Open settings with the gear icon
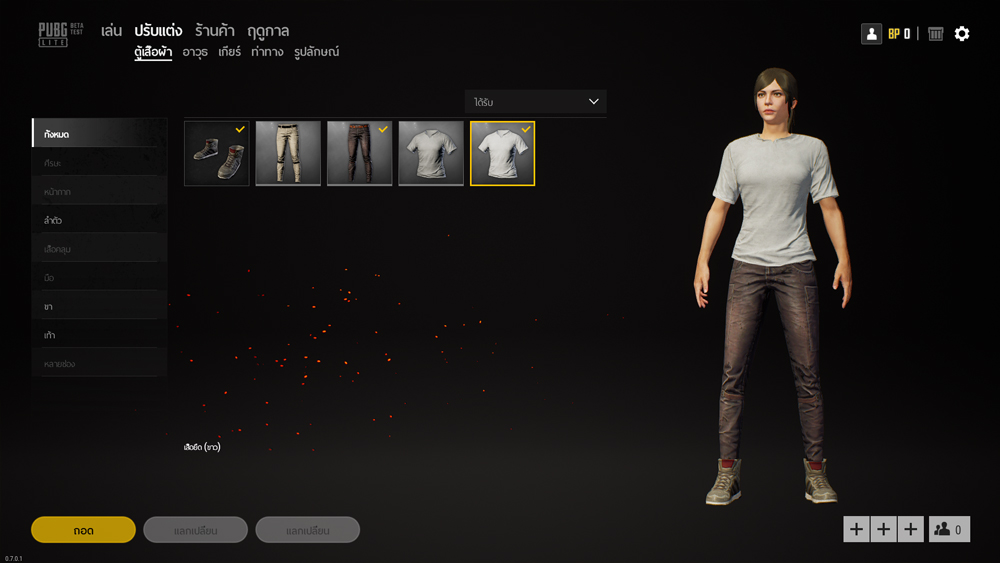The width and height of the screenshot is (1000, 563). pyautogui.click(x=962, y=34)
